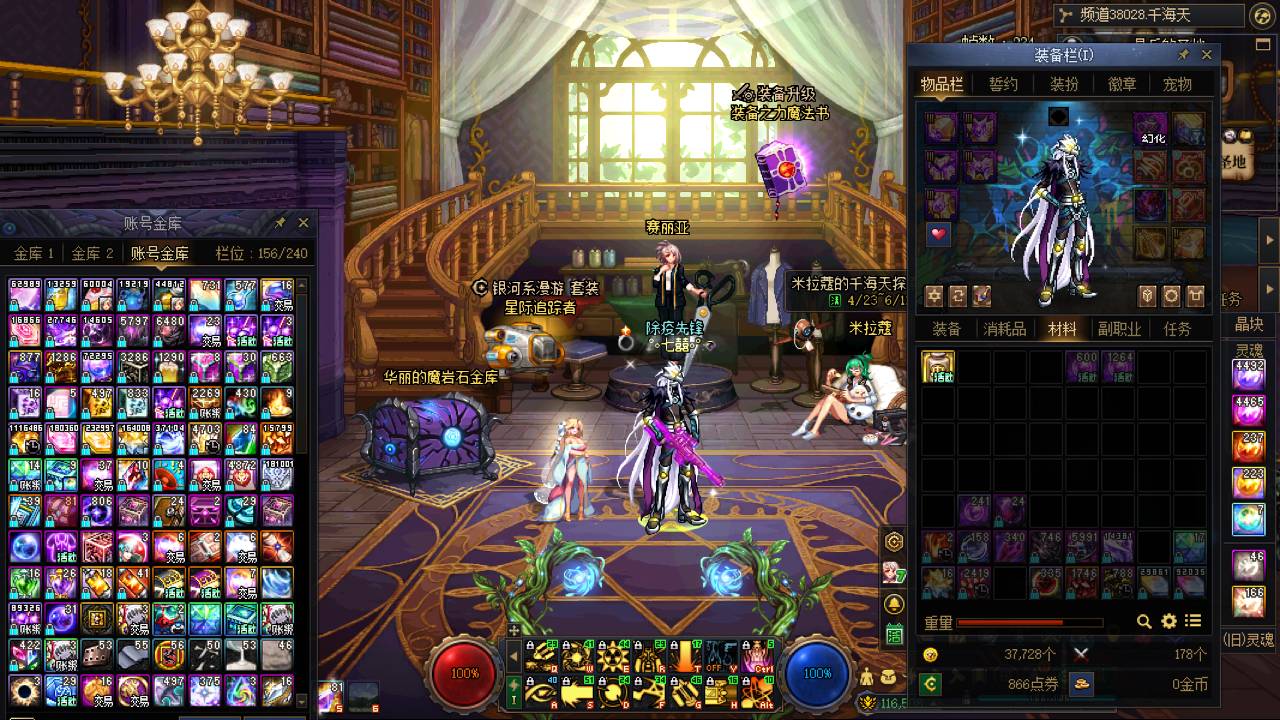Show the 徽章 emblem tab

(1121, 85)
